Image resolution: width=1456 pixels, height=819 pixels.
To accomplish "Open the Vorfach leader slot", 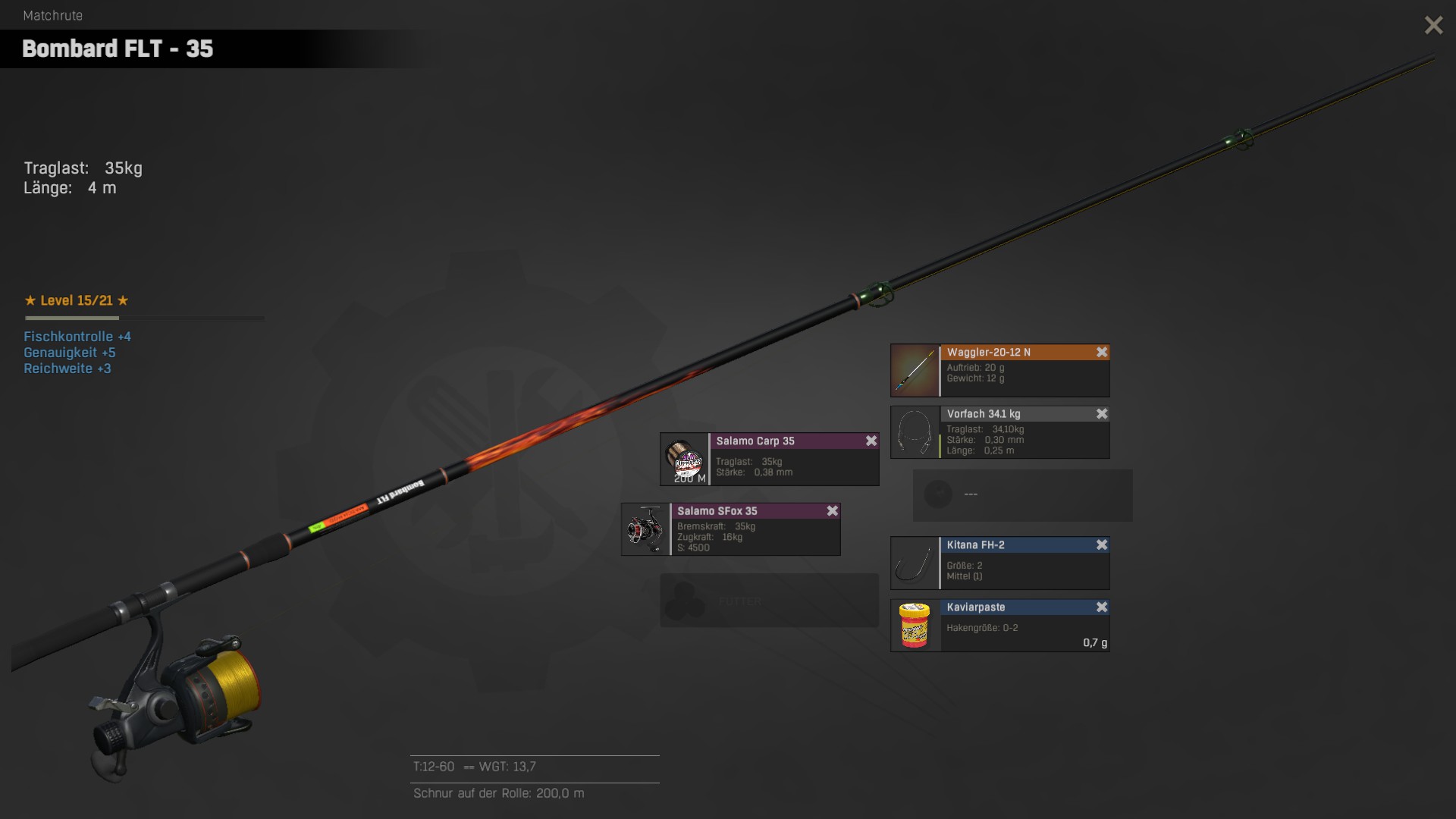I will [x=999, y=434].
